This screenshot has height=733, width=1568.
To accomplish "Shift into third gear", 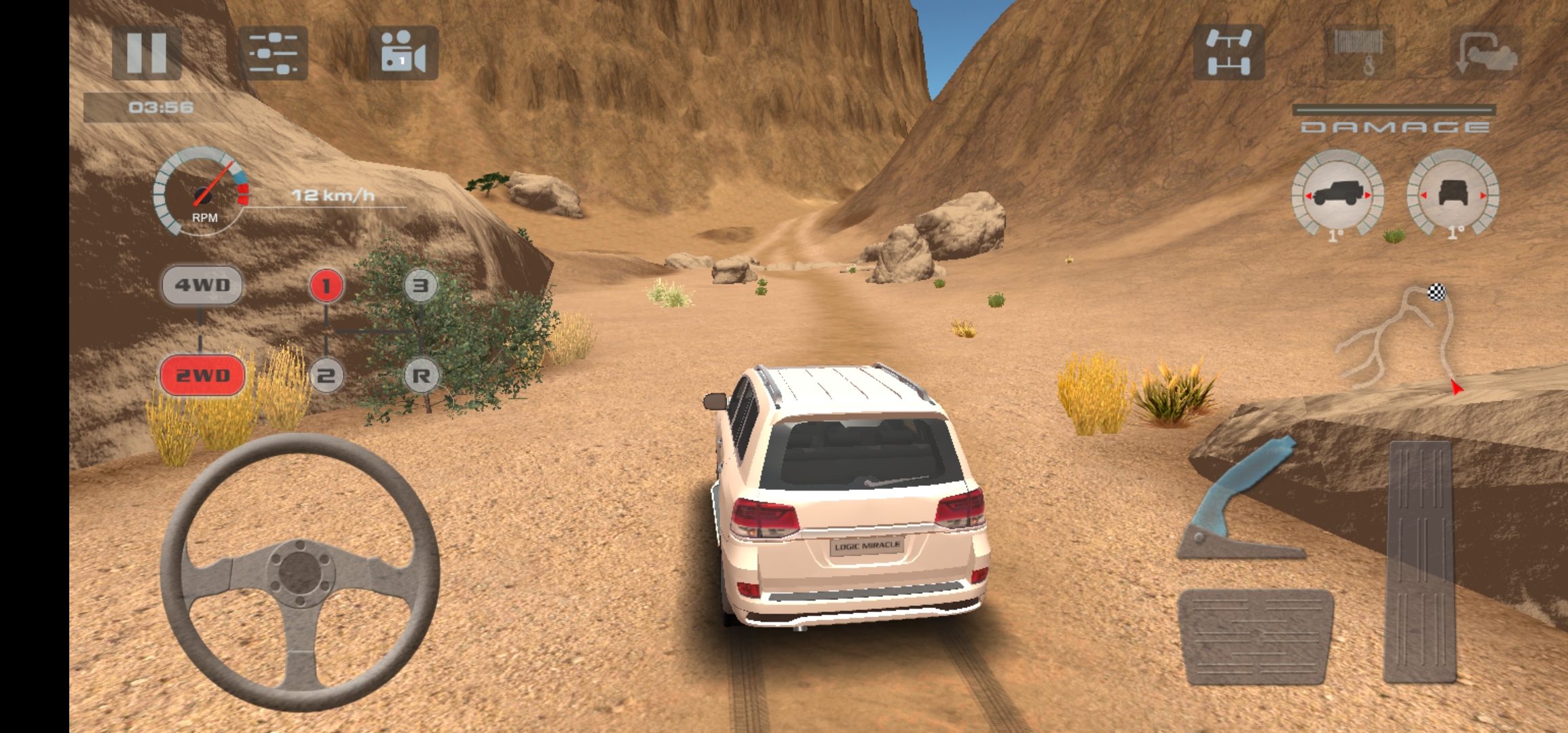I will pyautogui.click(x=421, y=286).
